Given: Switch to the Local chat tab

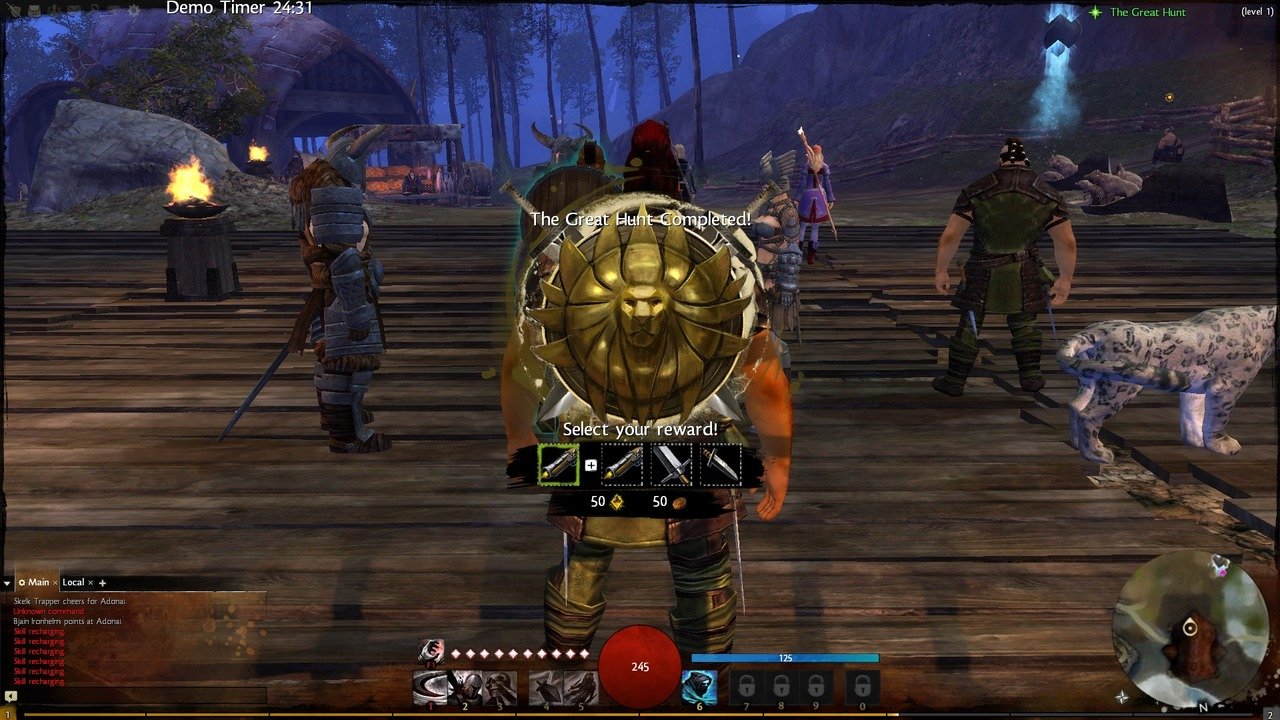Looking at the screenshot, I should pyautogui.click(x=72, y=581).
